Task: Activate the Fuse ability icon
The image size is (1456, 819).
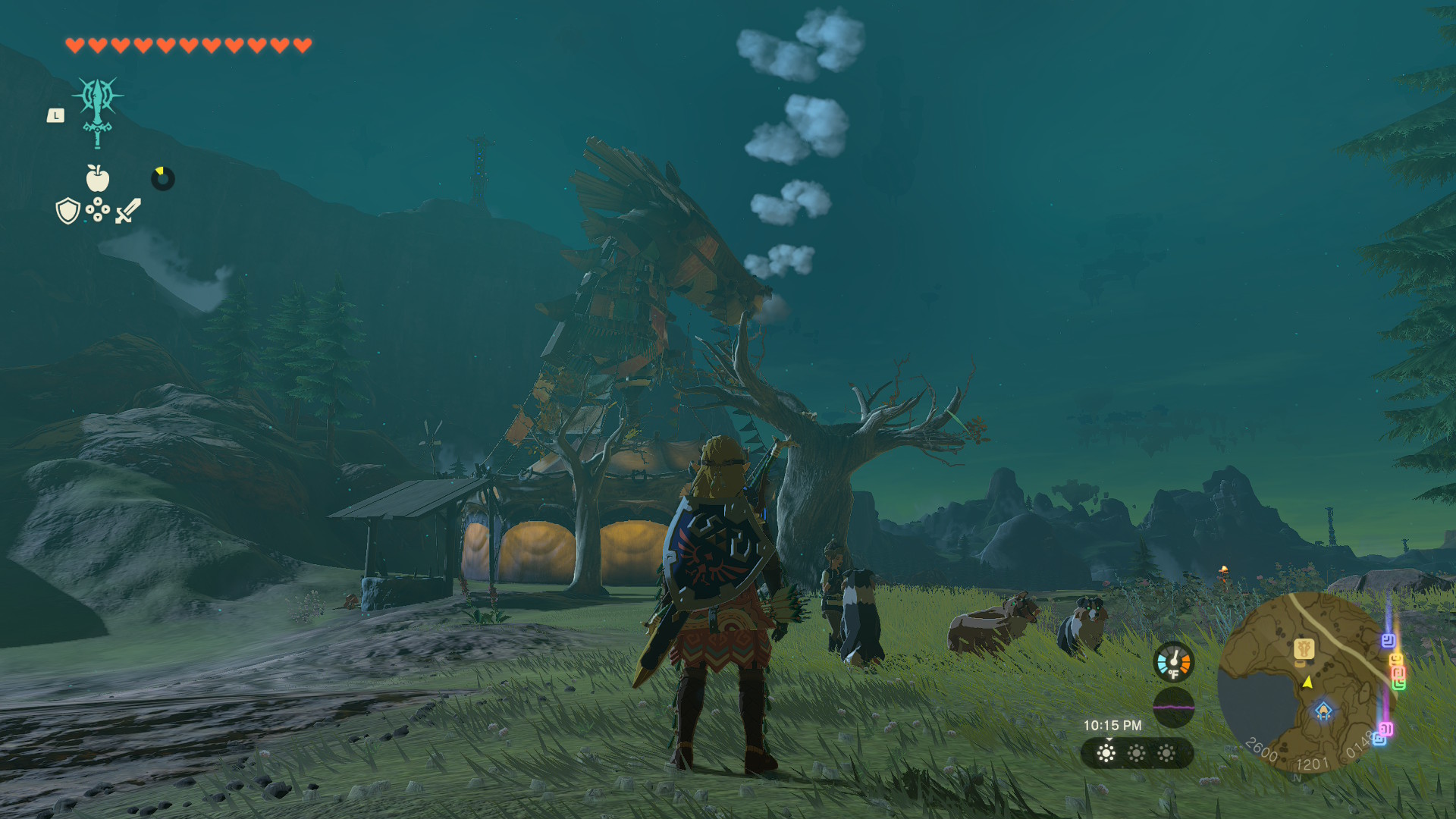Action: [98, 111]
